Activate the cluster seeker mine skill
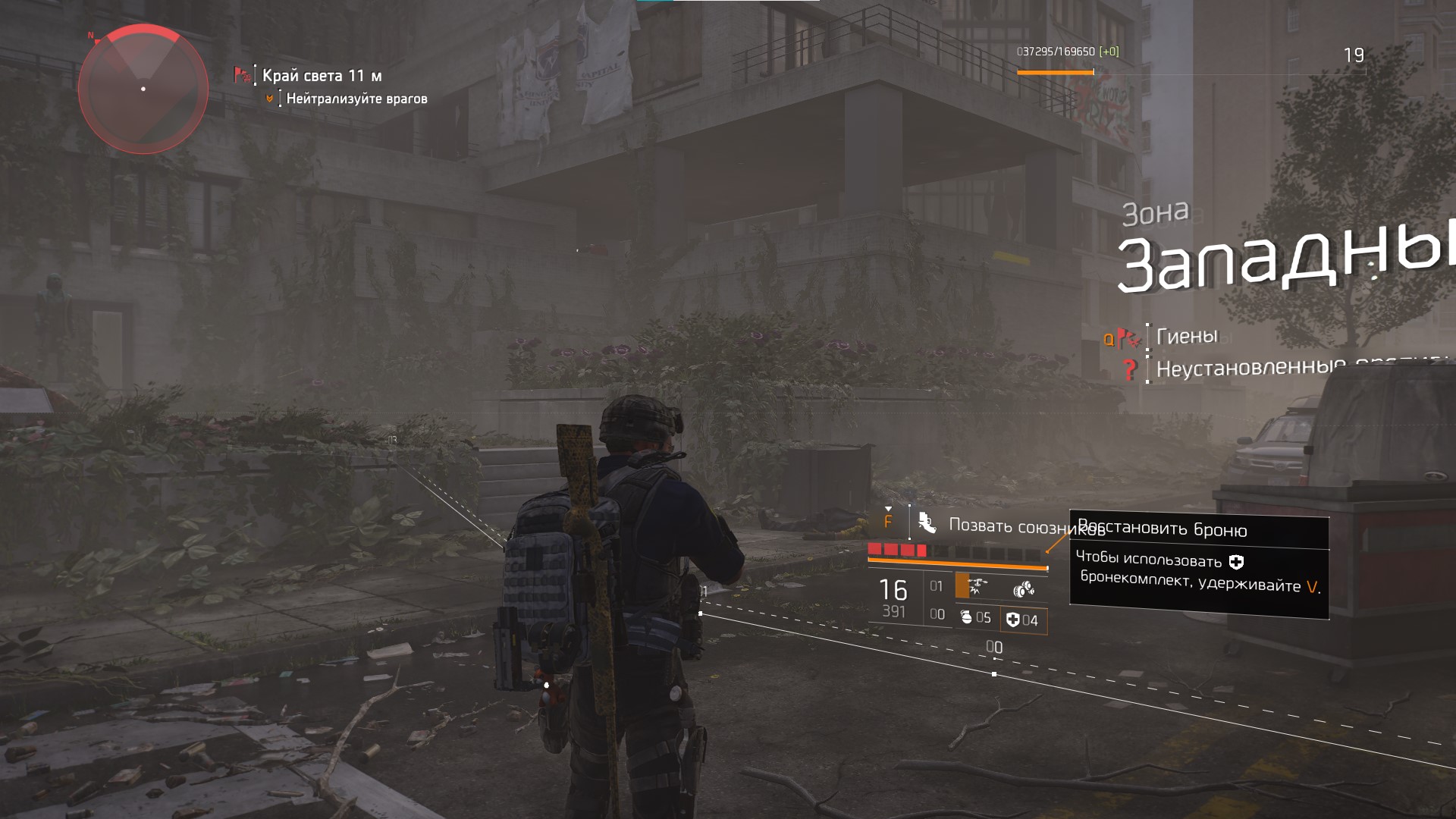 (1023, 589)
